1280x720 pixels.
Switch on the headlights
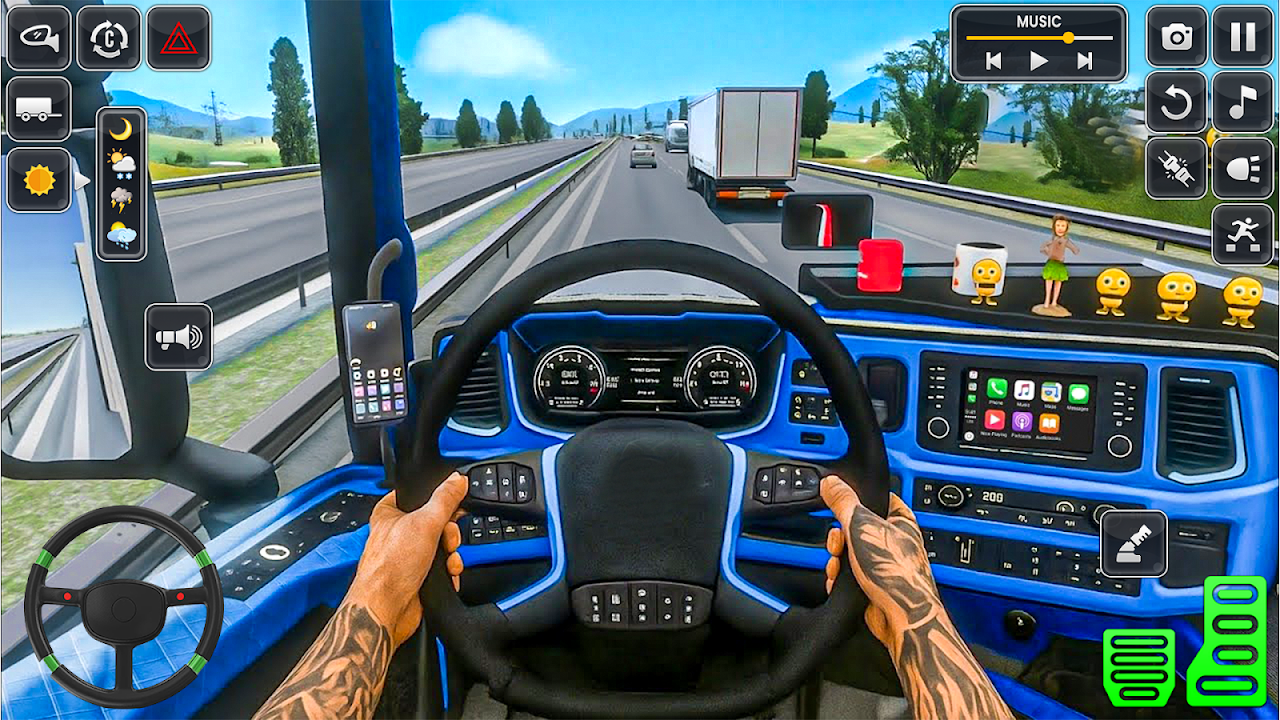(1242, 168)
